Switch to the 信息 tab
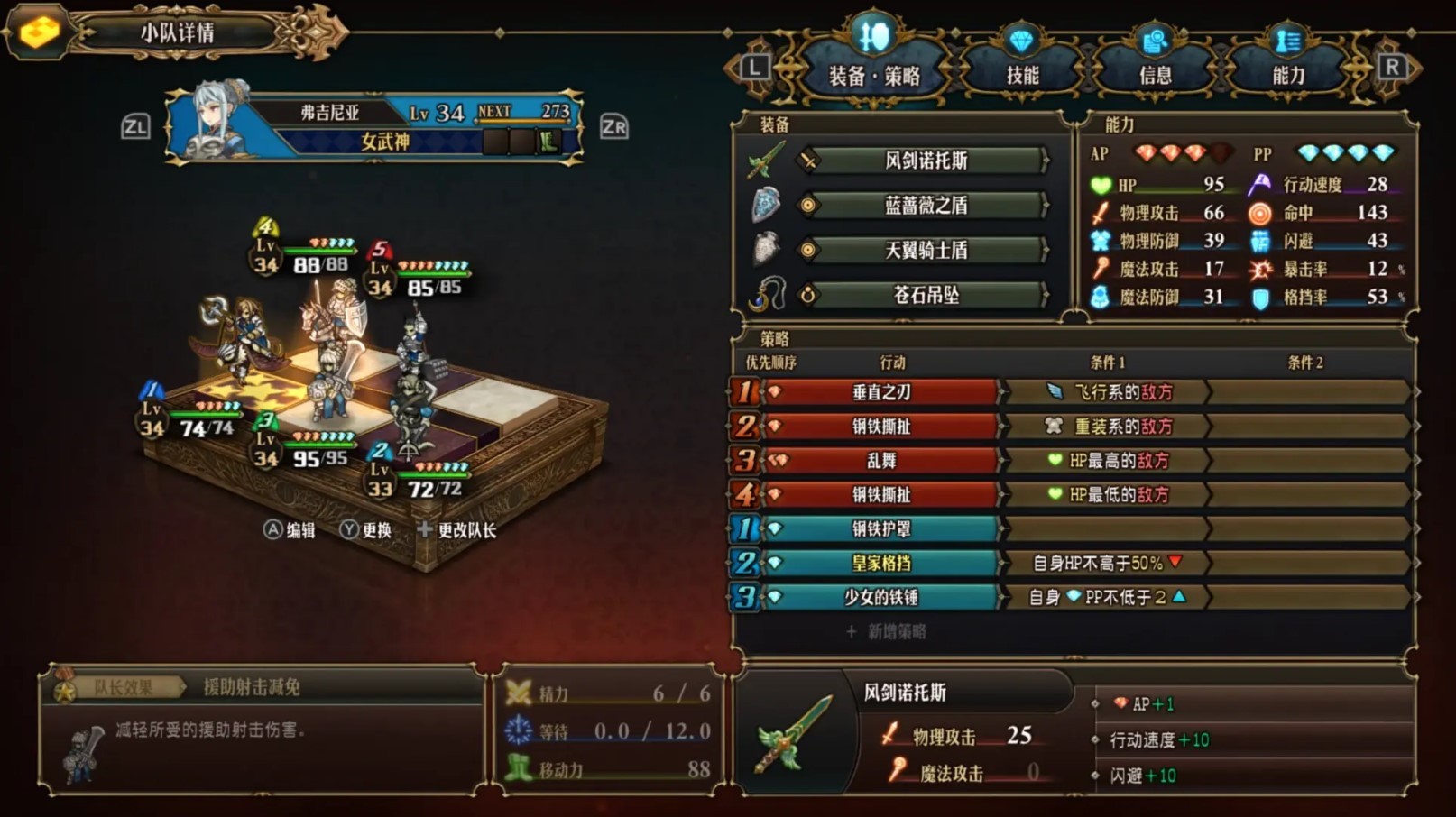1456x817 pixels. (x=1156, y=70)
